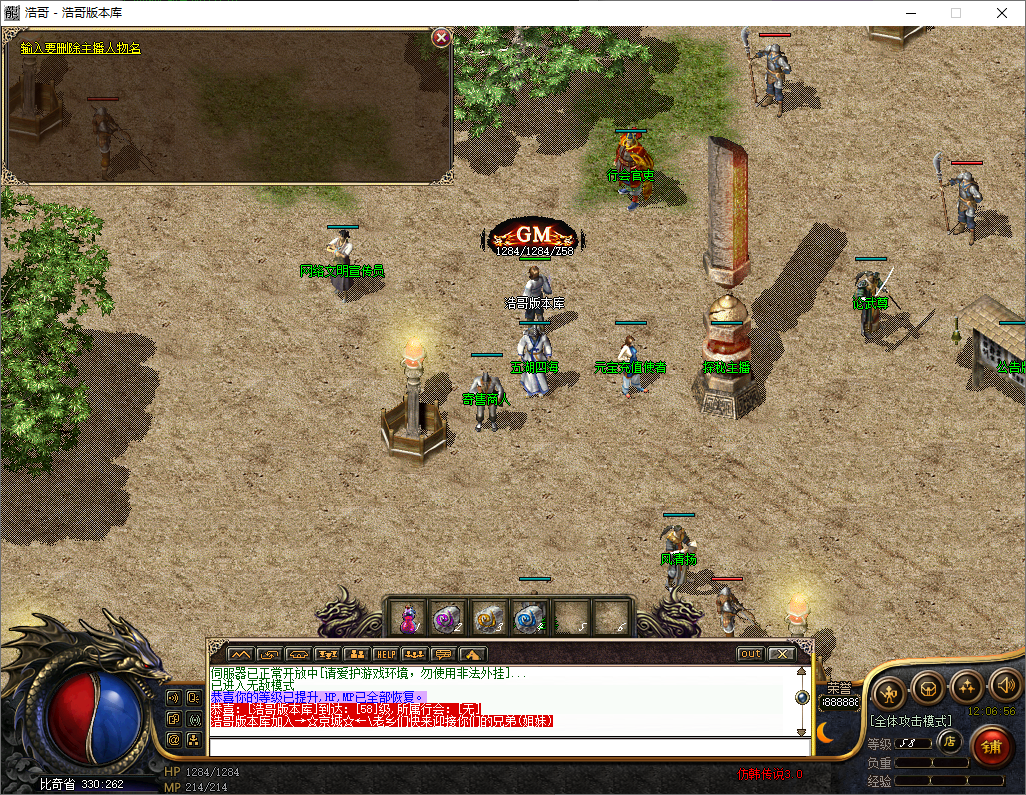Open the HELP button on chat toolbar
This screenshot has width=1026, height=795.
tap(386, 654)
